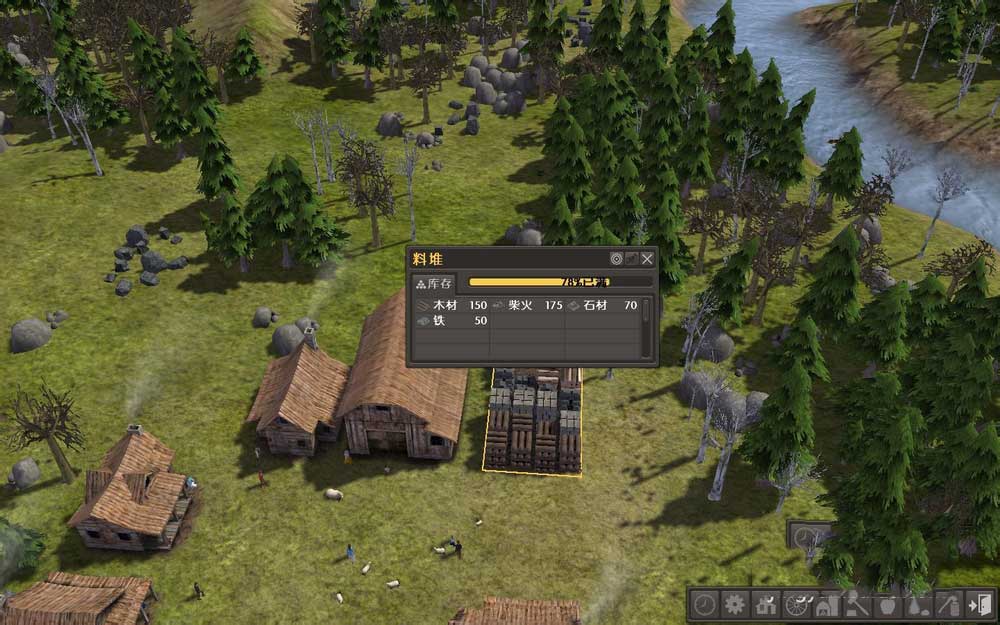The height and width of the screenshot is (625, 1000).
Task: Open the vase and stone resource menu
Action: click(917, 604)
